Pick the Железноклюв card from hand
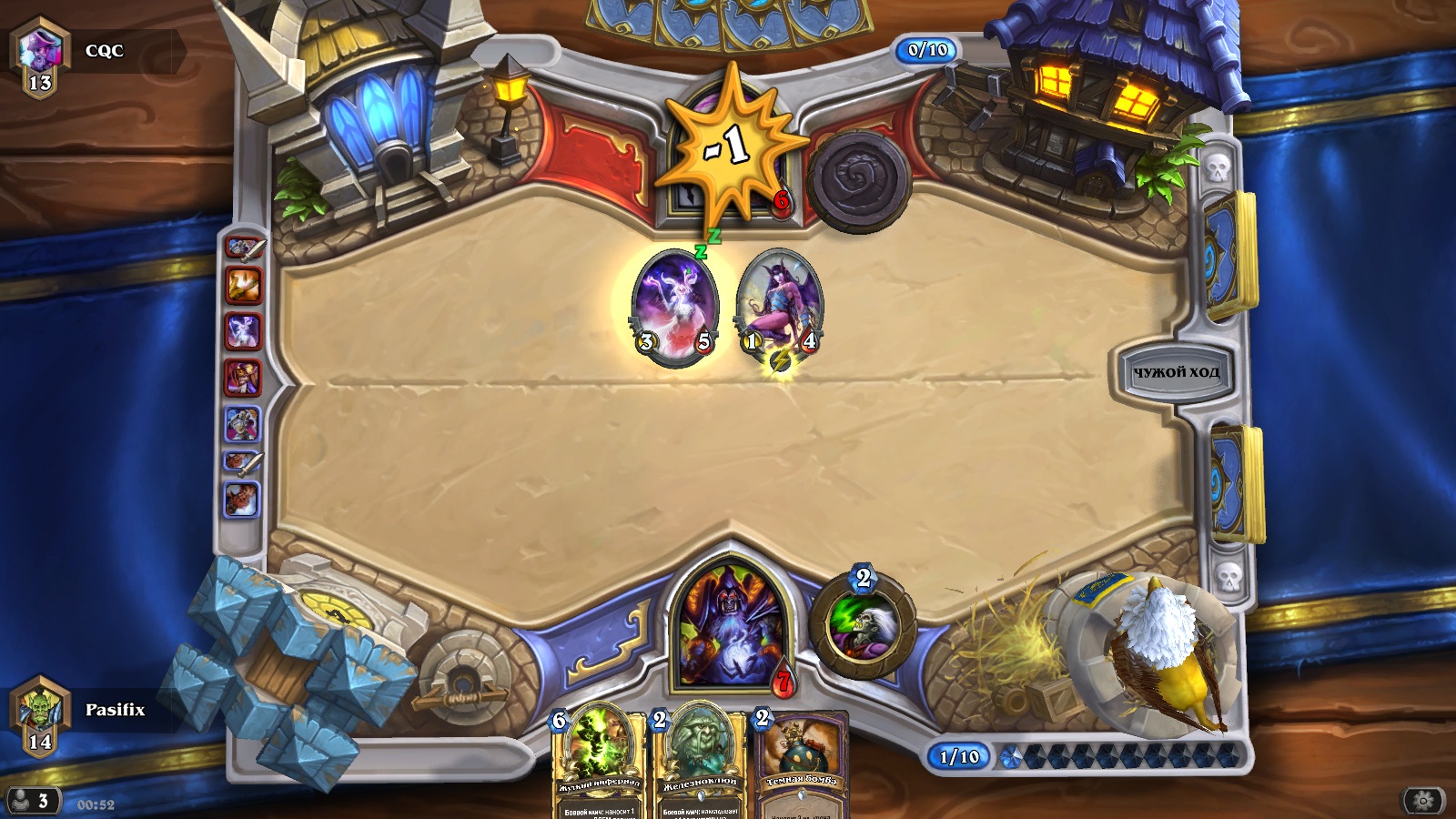The image size is (1456, 819). pos(699,764)
